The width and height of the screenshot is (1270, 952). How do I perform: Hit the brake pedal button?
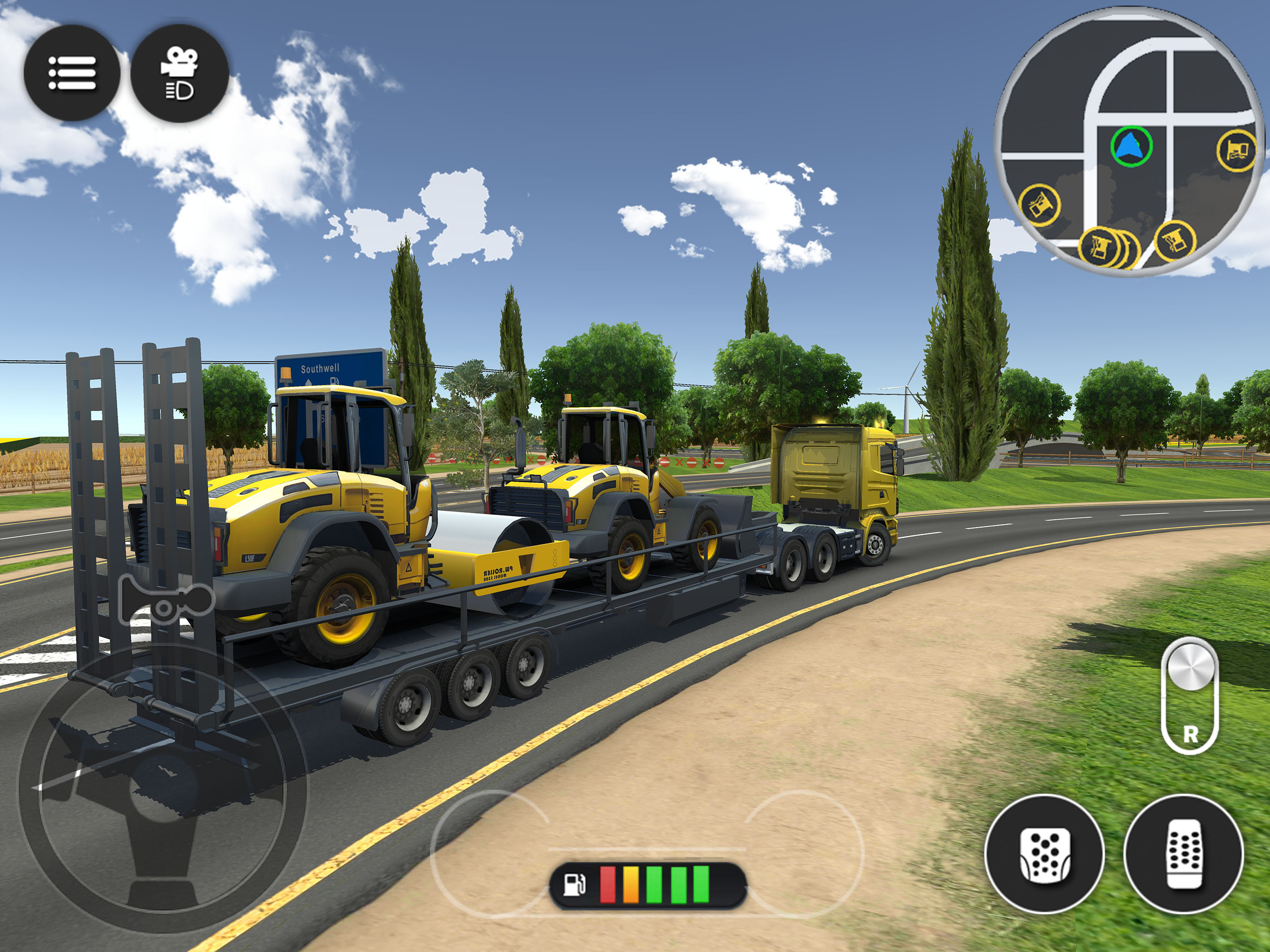point(1045,854)
